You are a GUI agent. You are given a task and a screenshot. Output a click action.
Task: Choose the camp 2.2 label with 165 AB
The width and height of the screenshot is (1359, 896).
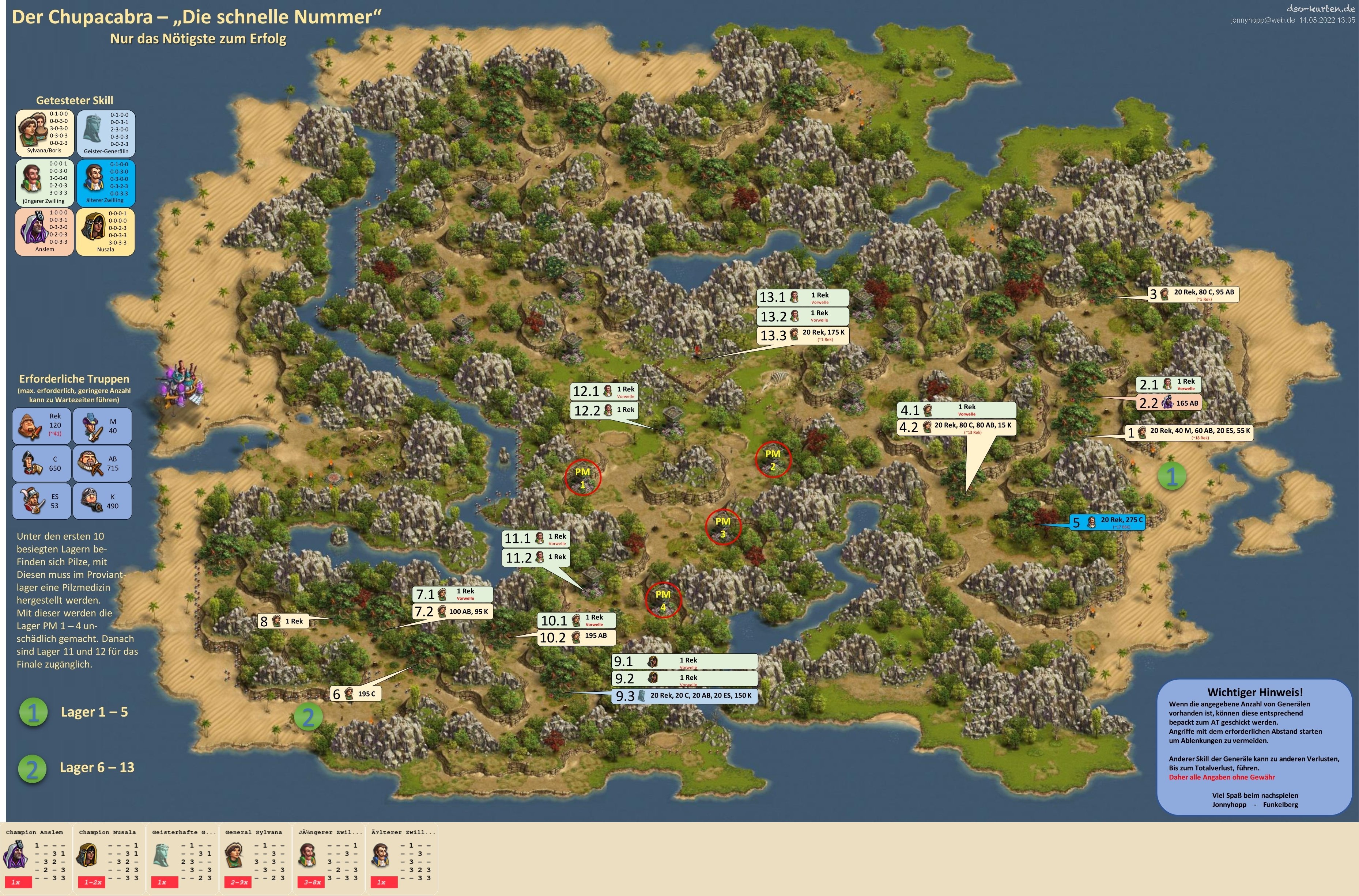point(1168,403)
